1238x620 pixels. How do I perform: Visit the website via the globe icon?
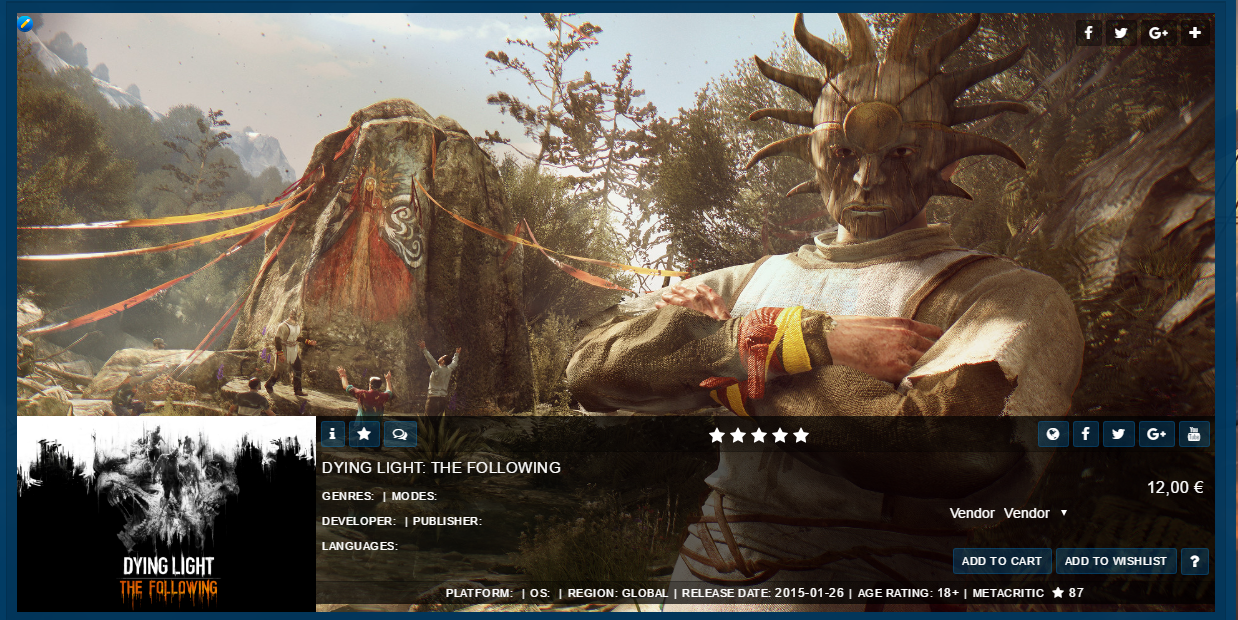(x=1052, y=434)
